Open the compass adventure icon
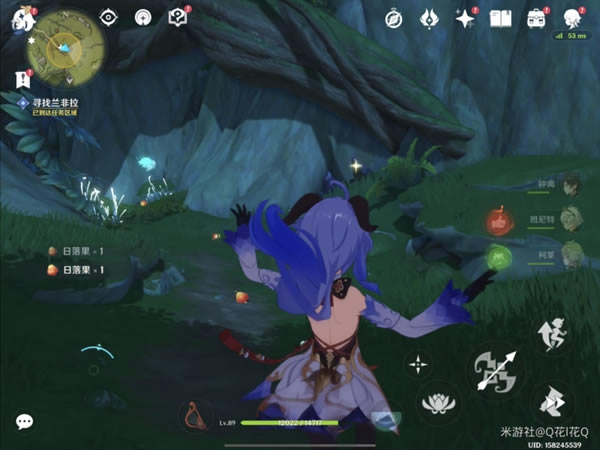 396,17
